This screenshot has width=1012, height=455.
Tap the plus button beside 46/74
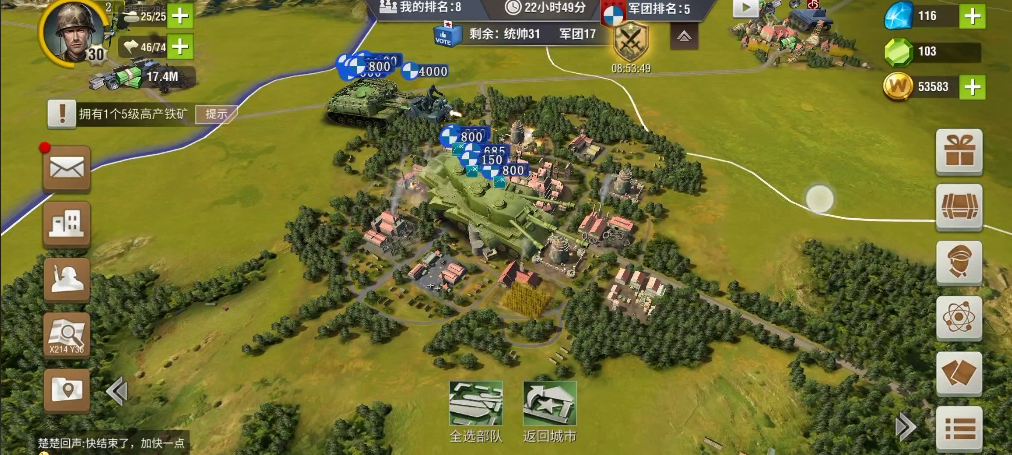click(180, 46)
